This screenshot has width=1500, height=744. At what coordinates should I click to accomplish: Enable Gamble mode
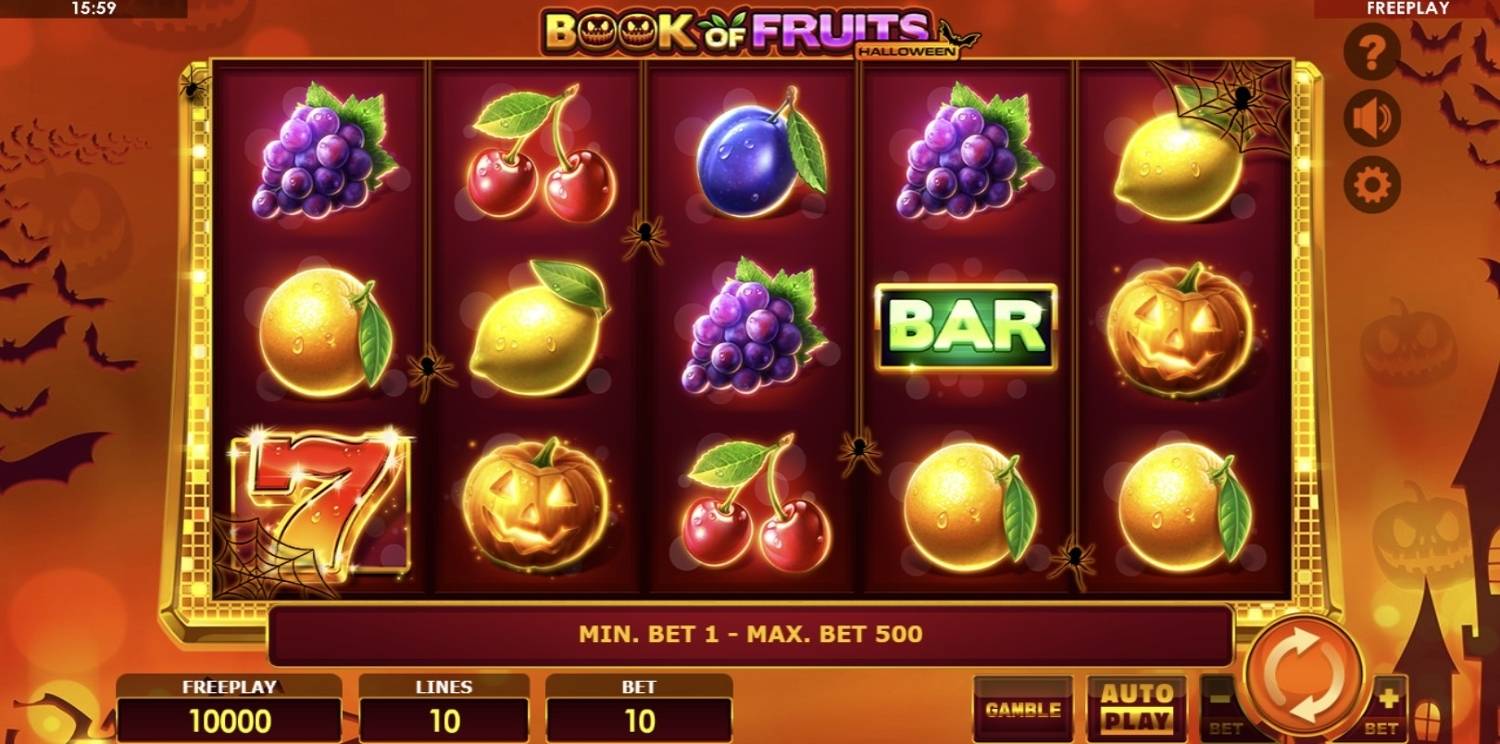click(x=1022, y=708)
